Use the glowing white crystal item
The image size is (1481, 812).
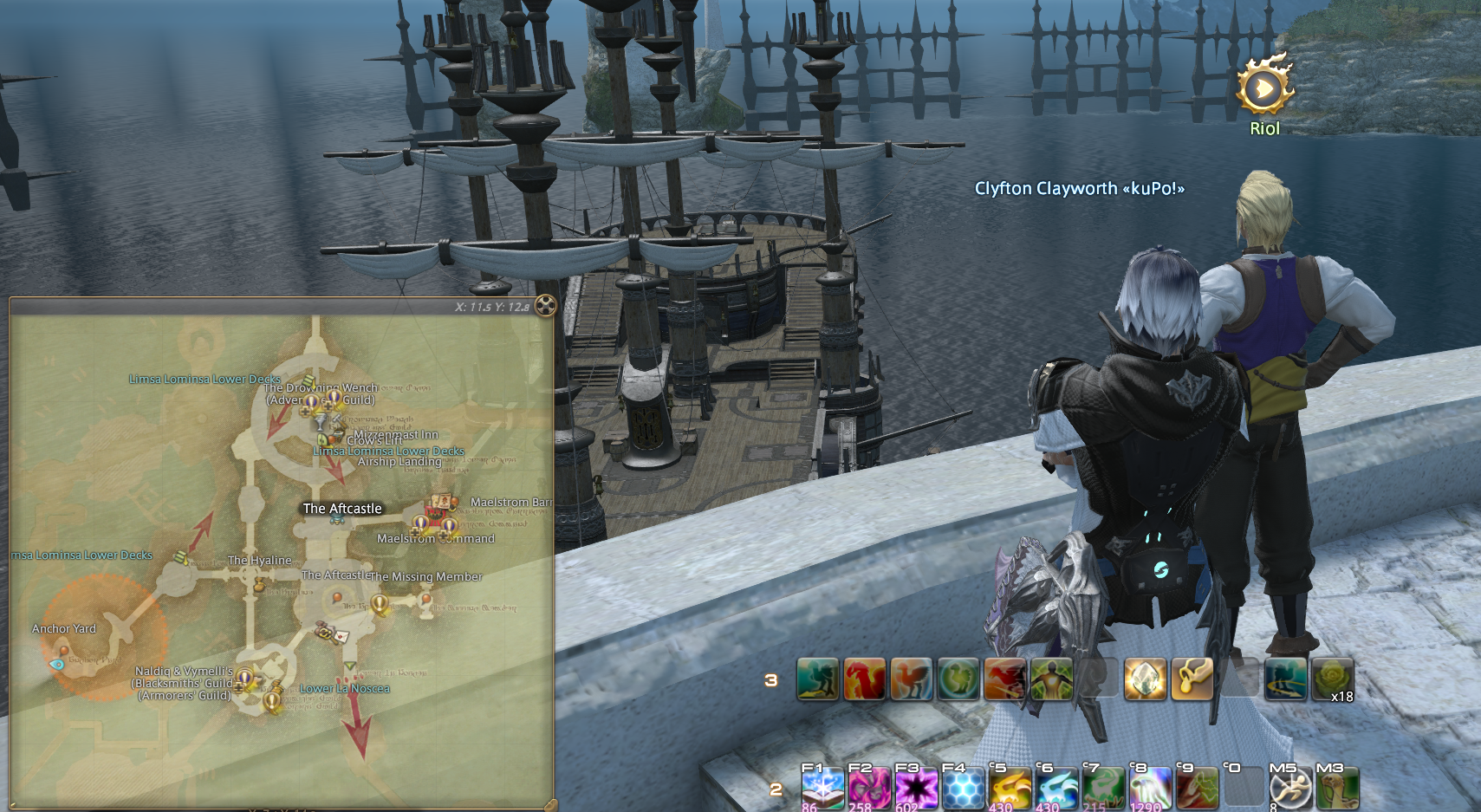tap(1145, 679)
